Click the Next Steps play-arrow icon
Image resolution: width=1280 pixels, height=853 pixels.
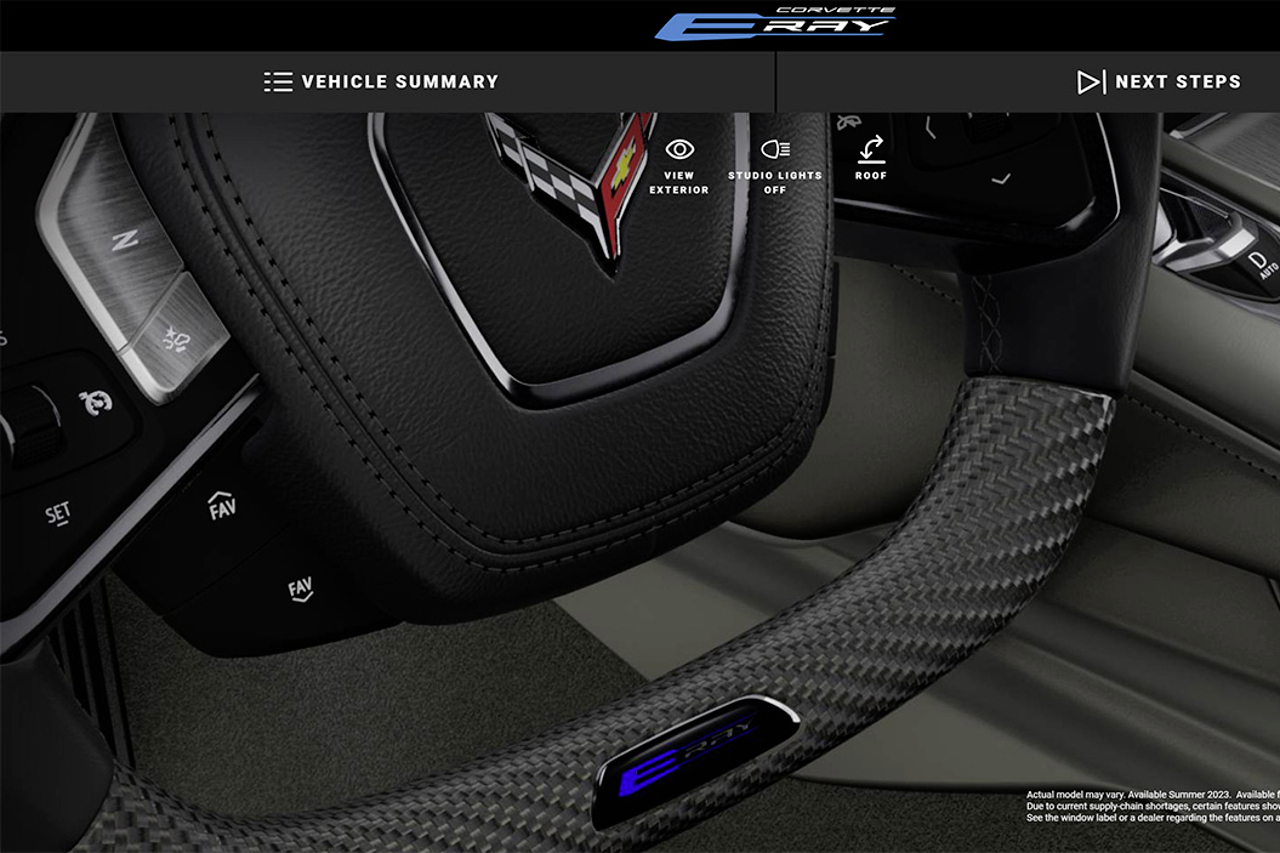[1090, 81]
